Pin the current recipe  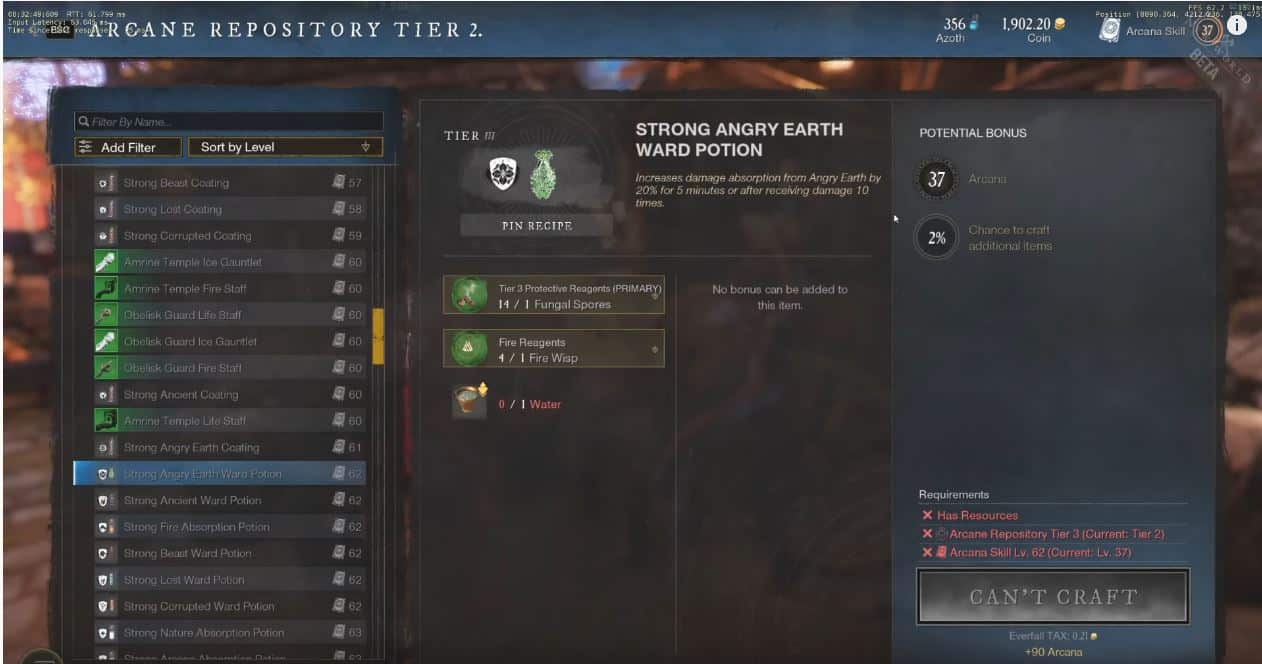536,226
